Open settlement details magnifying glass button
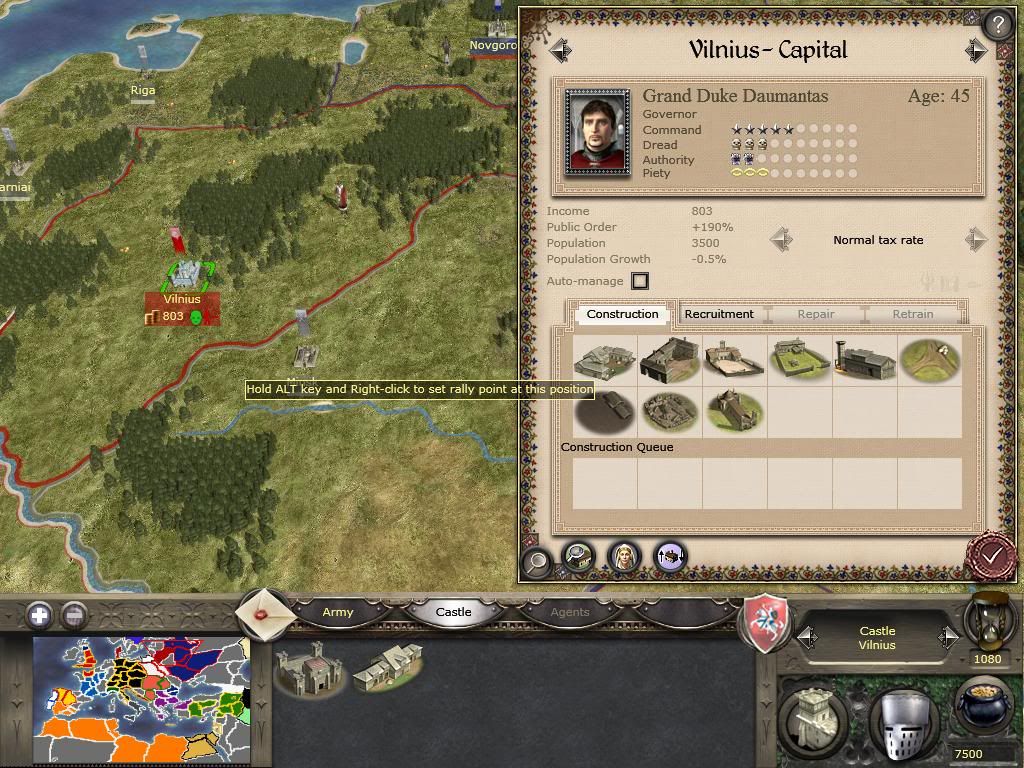1024x768 pixels. [x=537, y=561]
